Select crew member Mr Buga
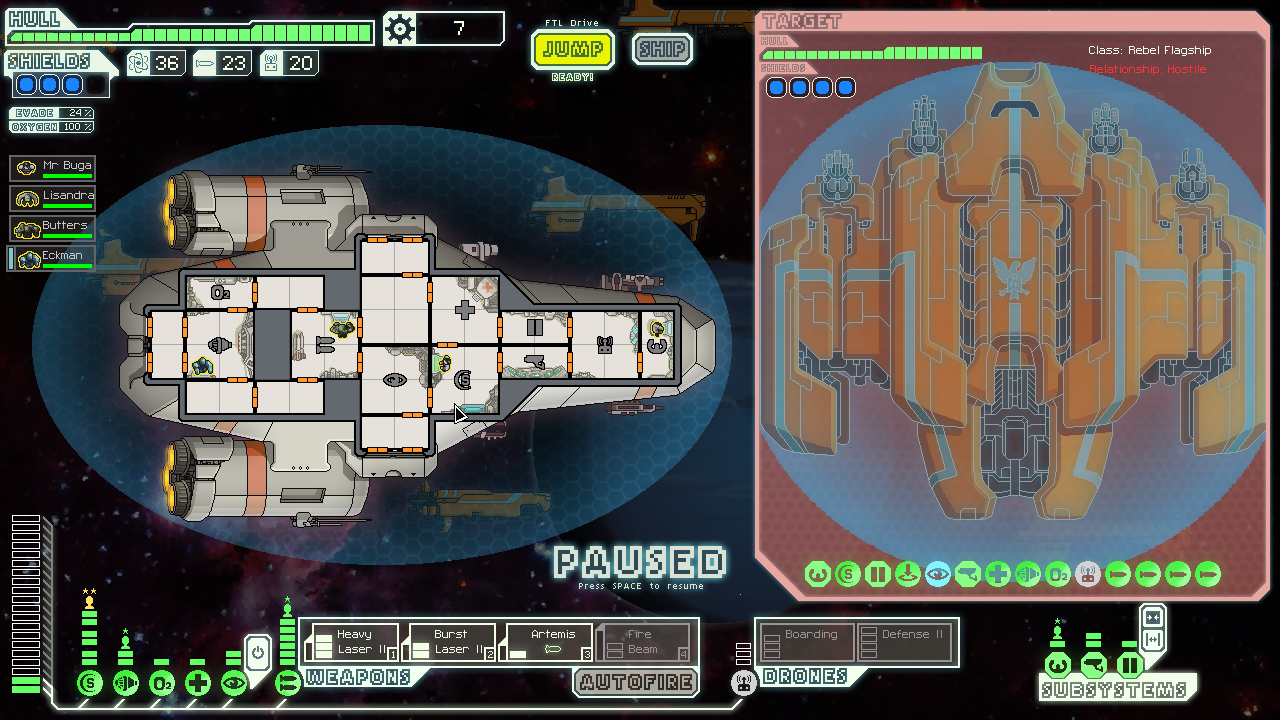Viewport: 1280px width, 720px height. click(51, 167)
